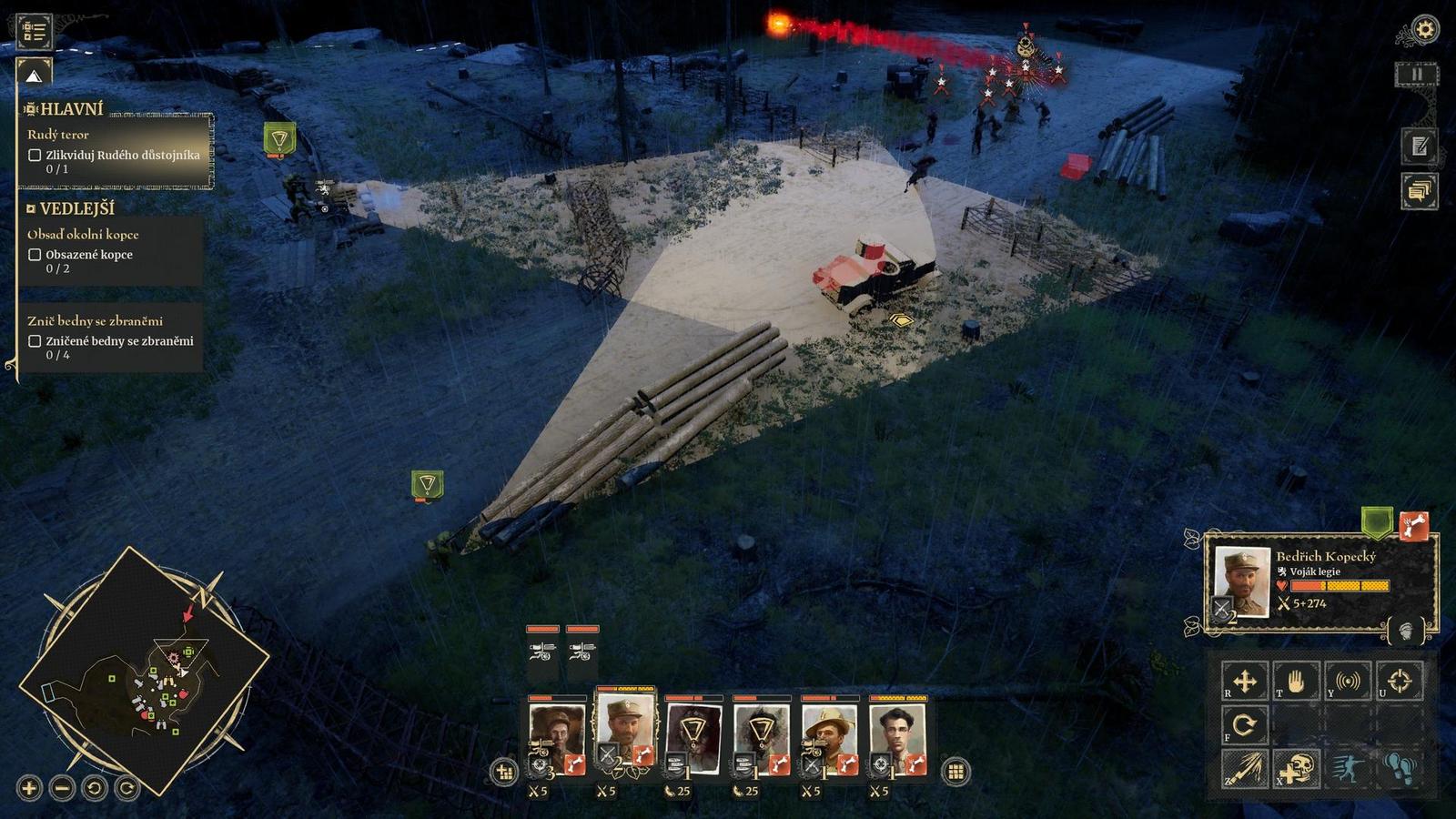Rotate the minimap counter-clockwise
Viewport: 1456px width, 819px height.
pos(95,788)
